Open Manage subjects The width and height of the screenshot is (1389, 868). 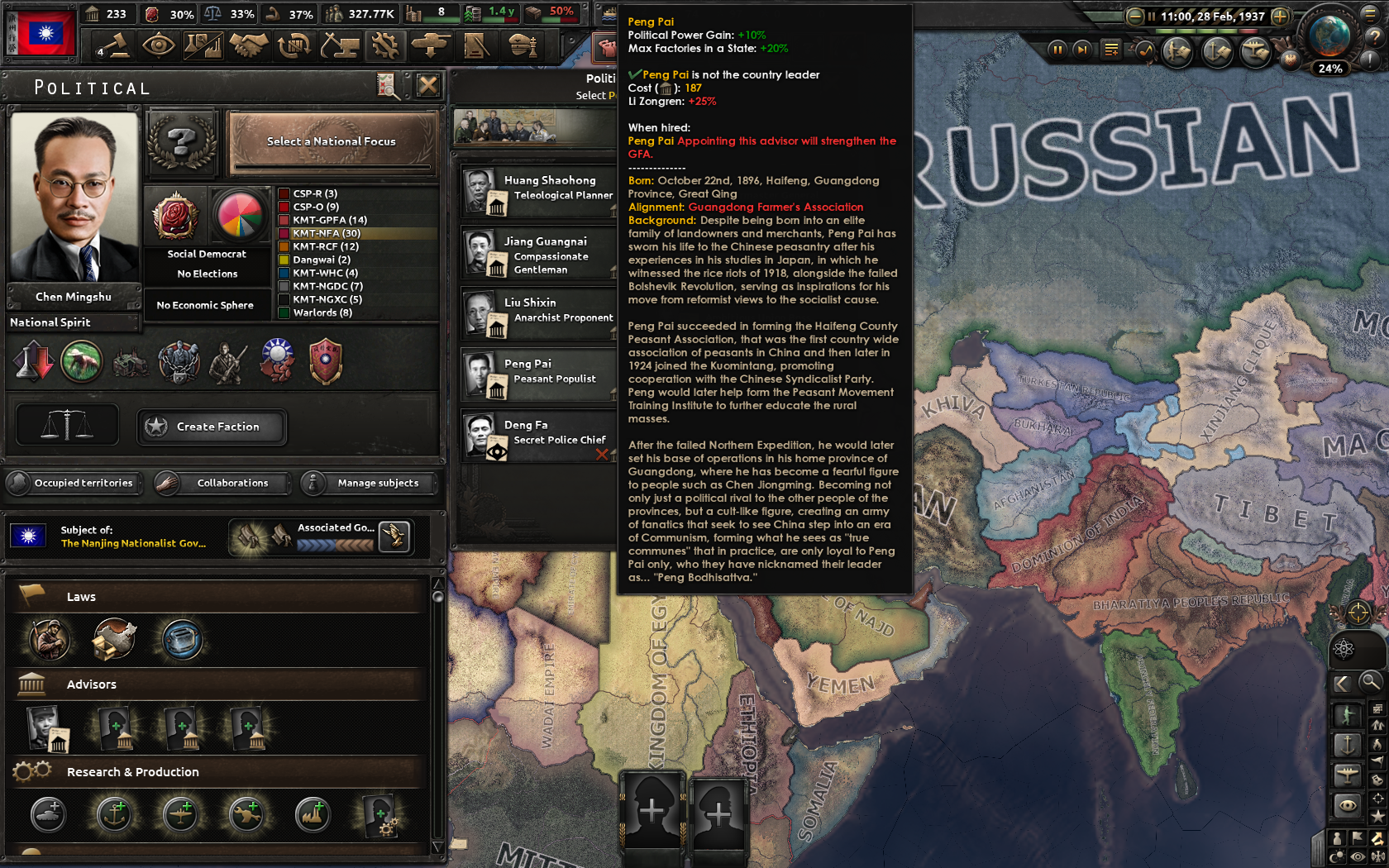pos(370,483)
